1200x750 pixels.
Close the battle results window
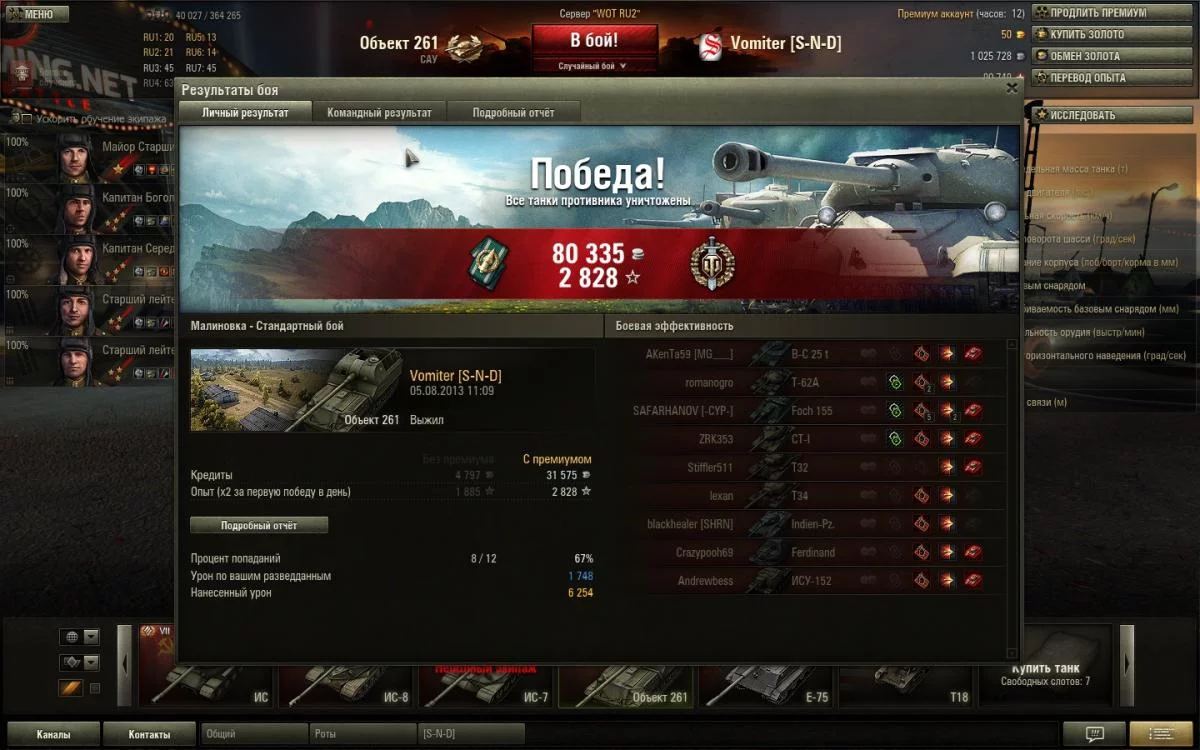[1012, 89]
